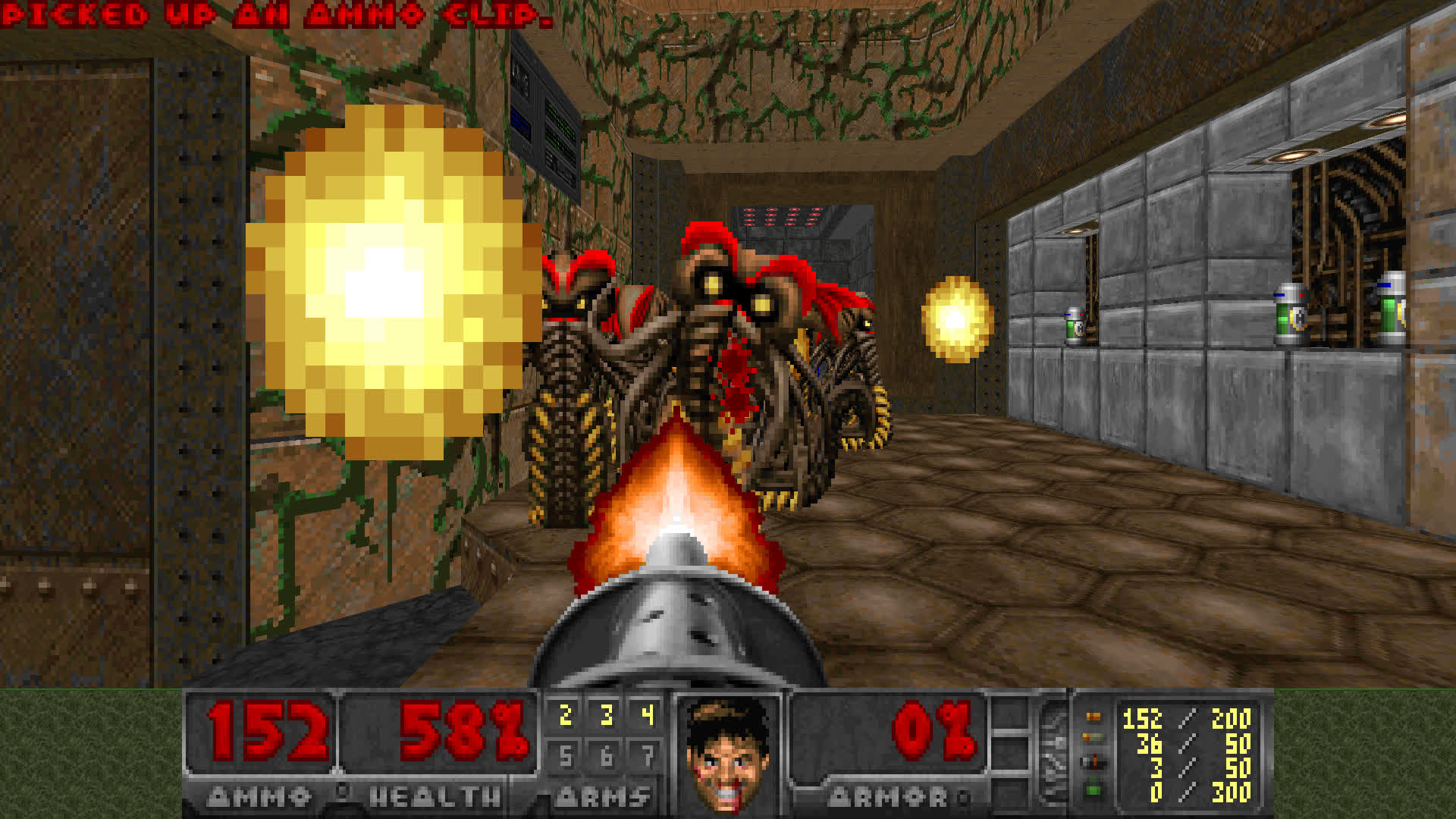Screen dimensions: 1456x819
Task: Click the bullet ammo icon in the inventory panel
Action: (1092, 716)
